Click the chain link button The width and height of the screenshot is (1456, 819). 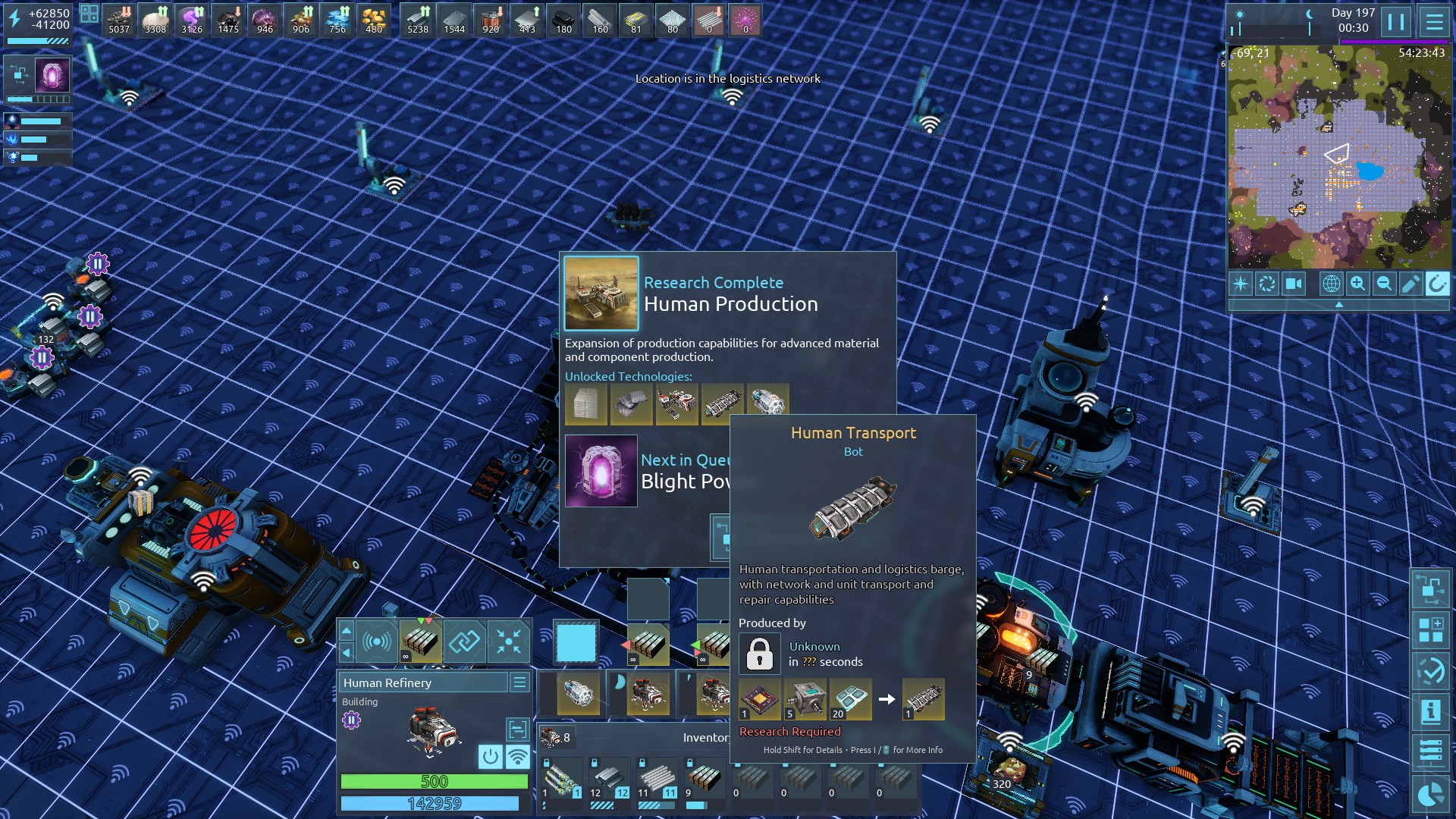pyautogui.click(x=464, y=642)
